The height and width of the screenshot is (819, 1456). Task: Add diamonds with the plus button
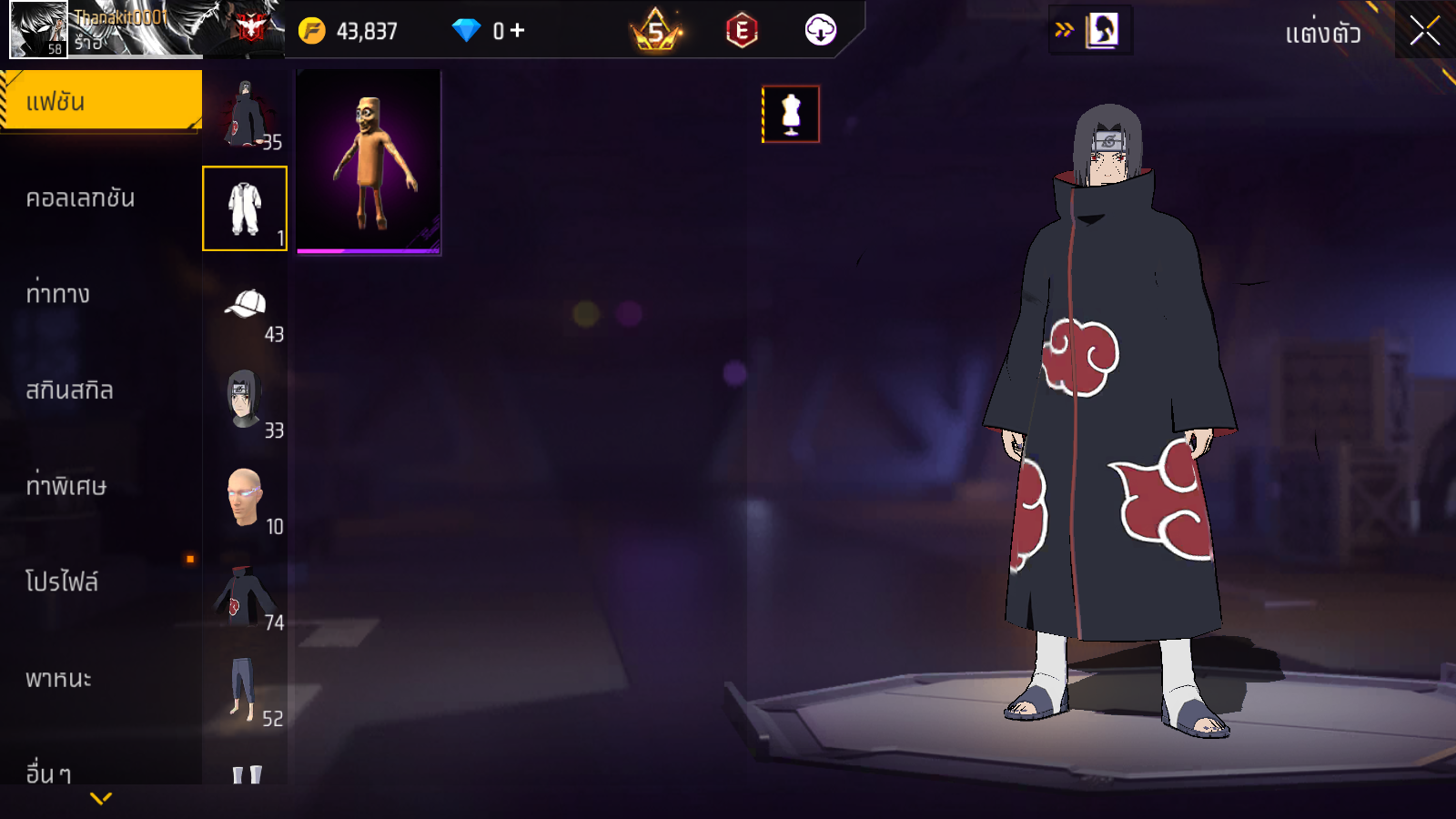pyautogui.click(x=517, y=31)
